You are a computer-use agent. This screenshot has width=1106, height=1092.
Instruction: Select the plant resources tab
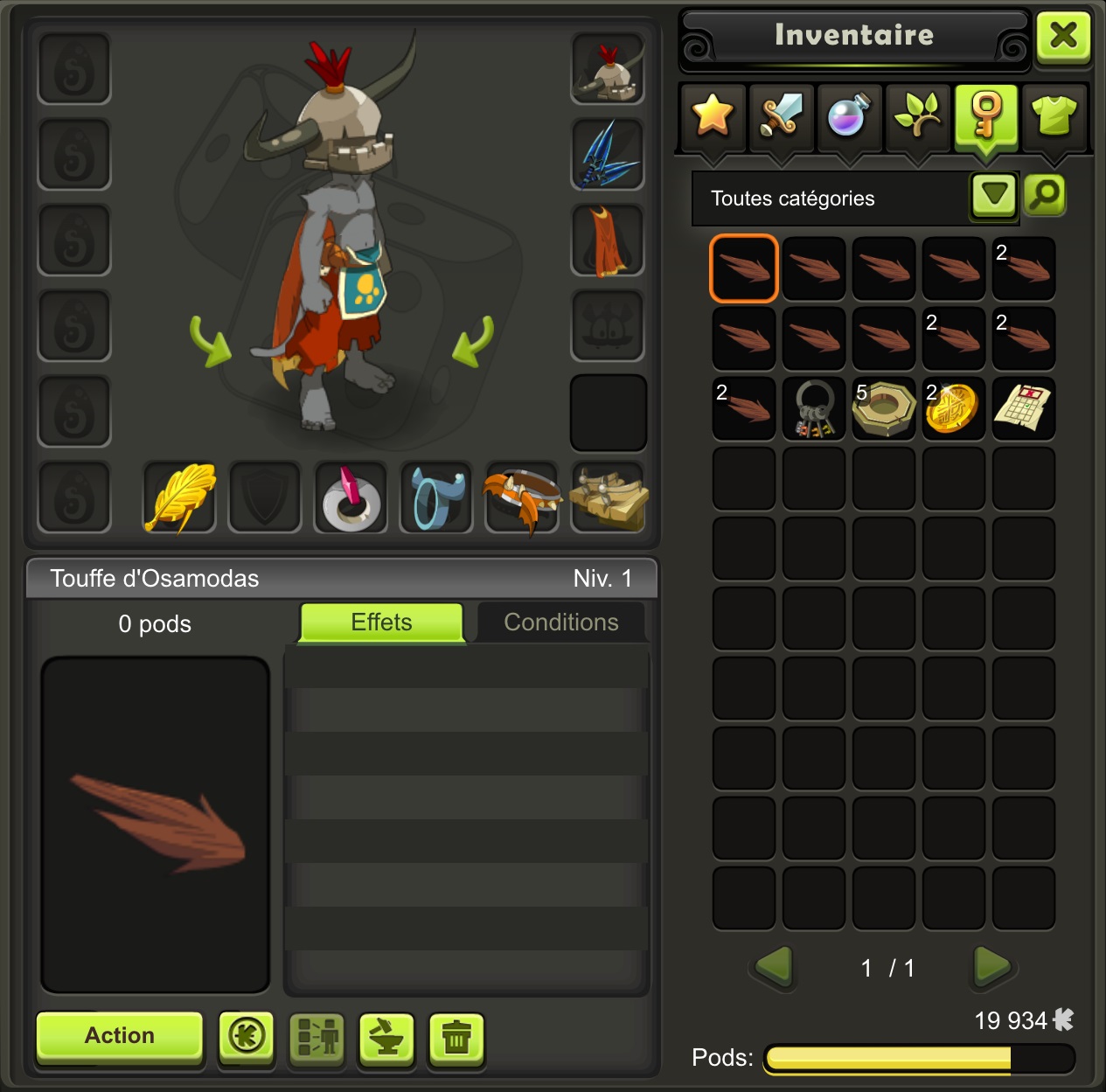point(917,116)
